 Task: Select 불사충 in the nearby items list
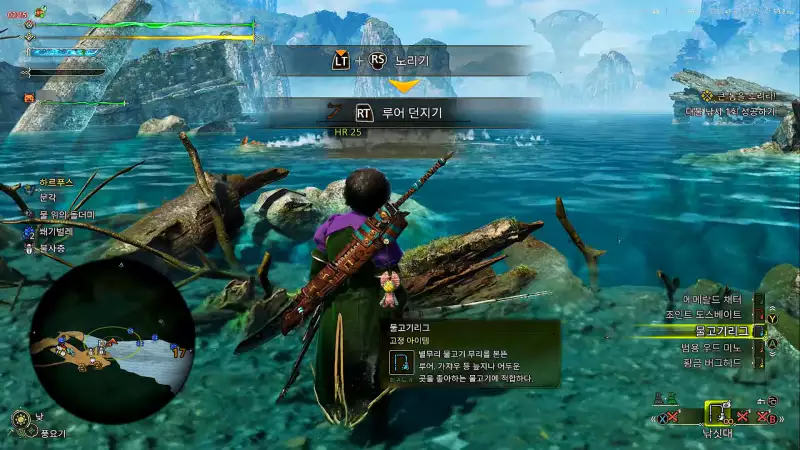51,247
